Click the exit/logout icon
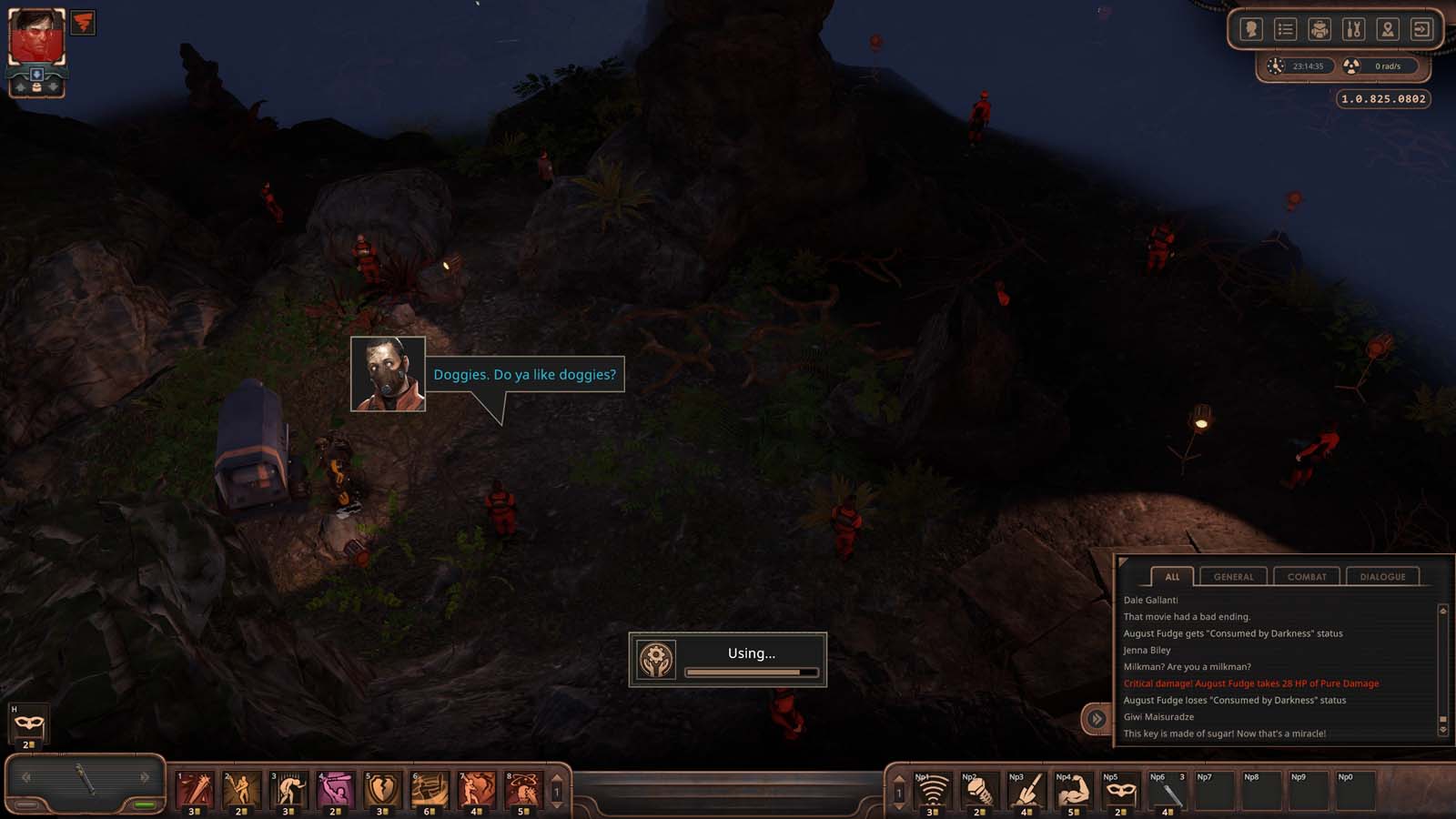This screenshot has width=1456, height=819. [1421, 30]
